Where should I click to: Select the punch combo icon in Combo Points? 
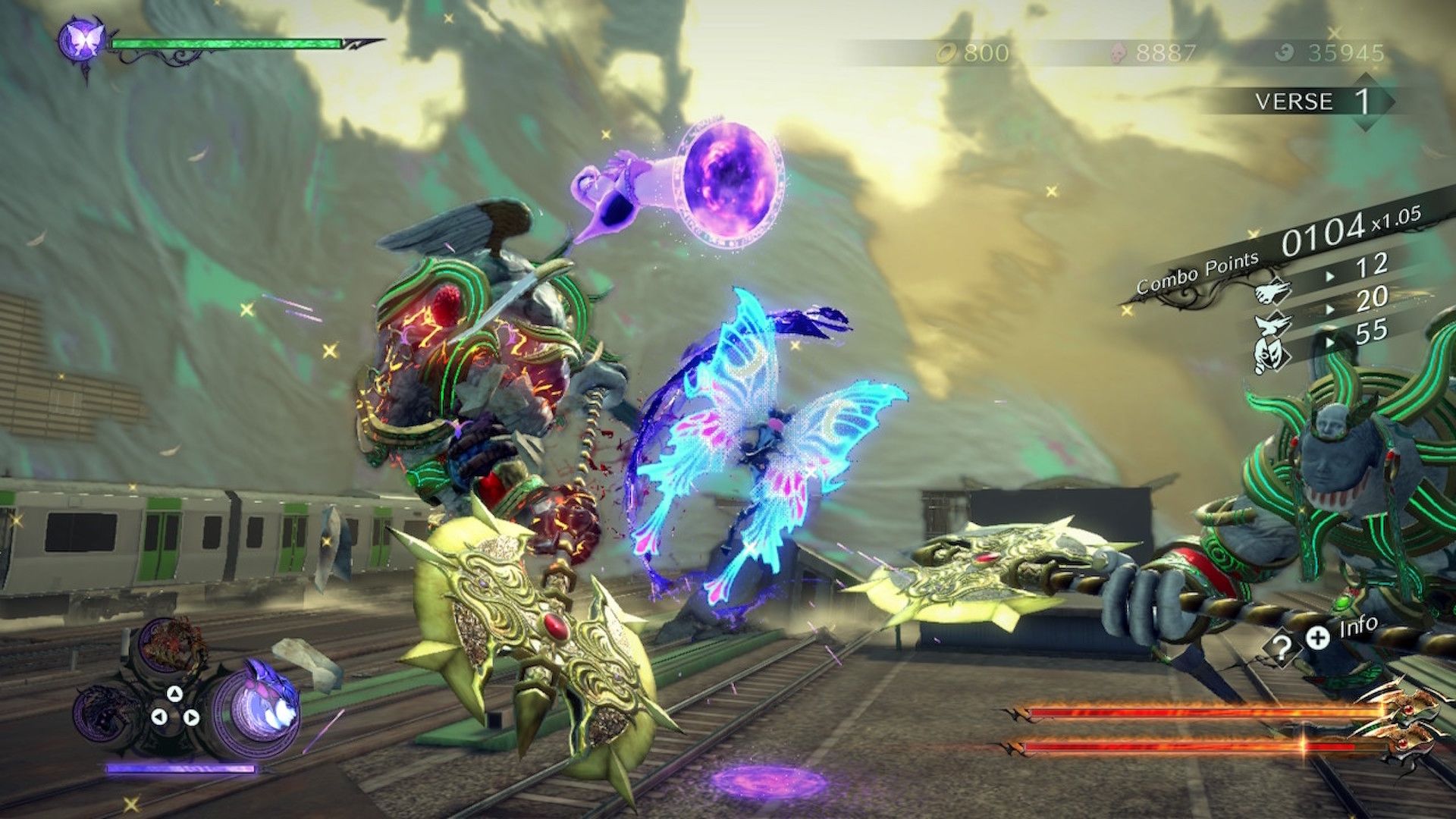1272,293
